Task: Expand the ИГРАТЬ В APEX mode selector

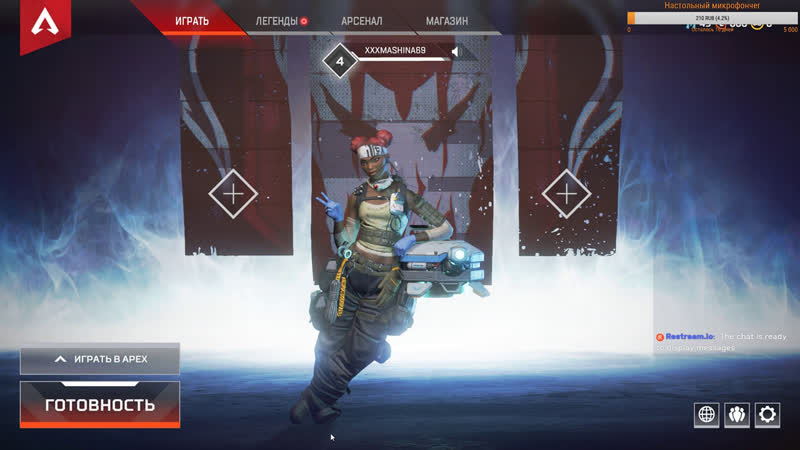Action: [100, 358]
